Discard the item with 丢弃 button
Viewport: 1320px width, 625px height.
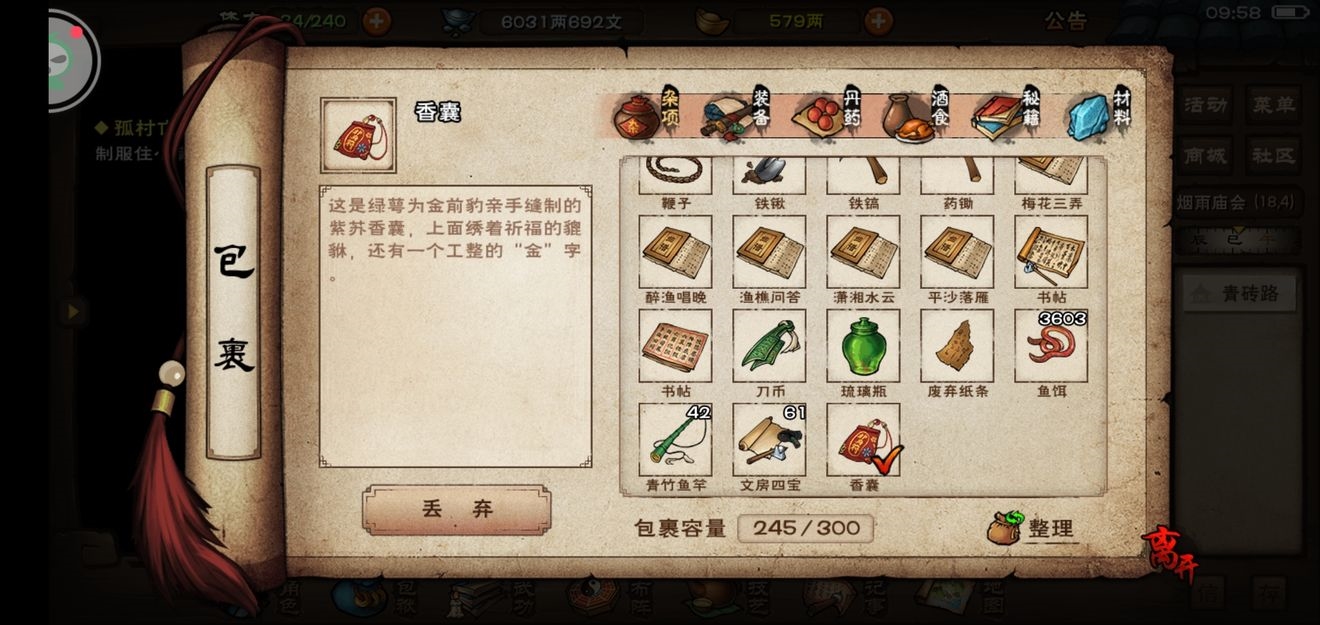[x=456, y=510]
